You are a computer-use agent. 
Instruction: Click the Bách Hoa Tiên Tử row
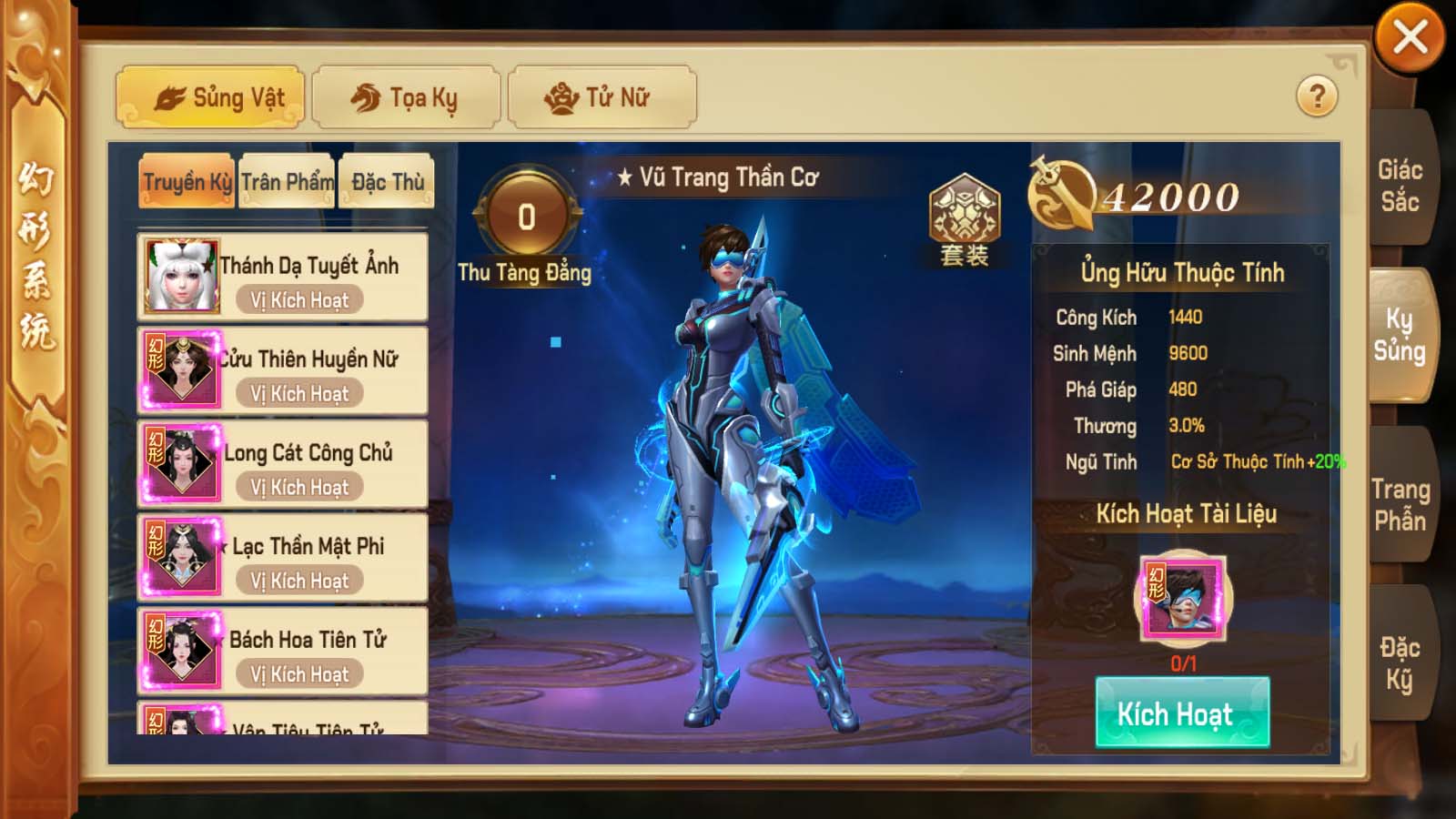tap(282, 652)
